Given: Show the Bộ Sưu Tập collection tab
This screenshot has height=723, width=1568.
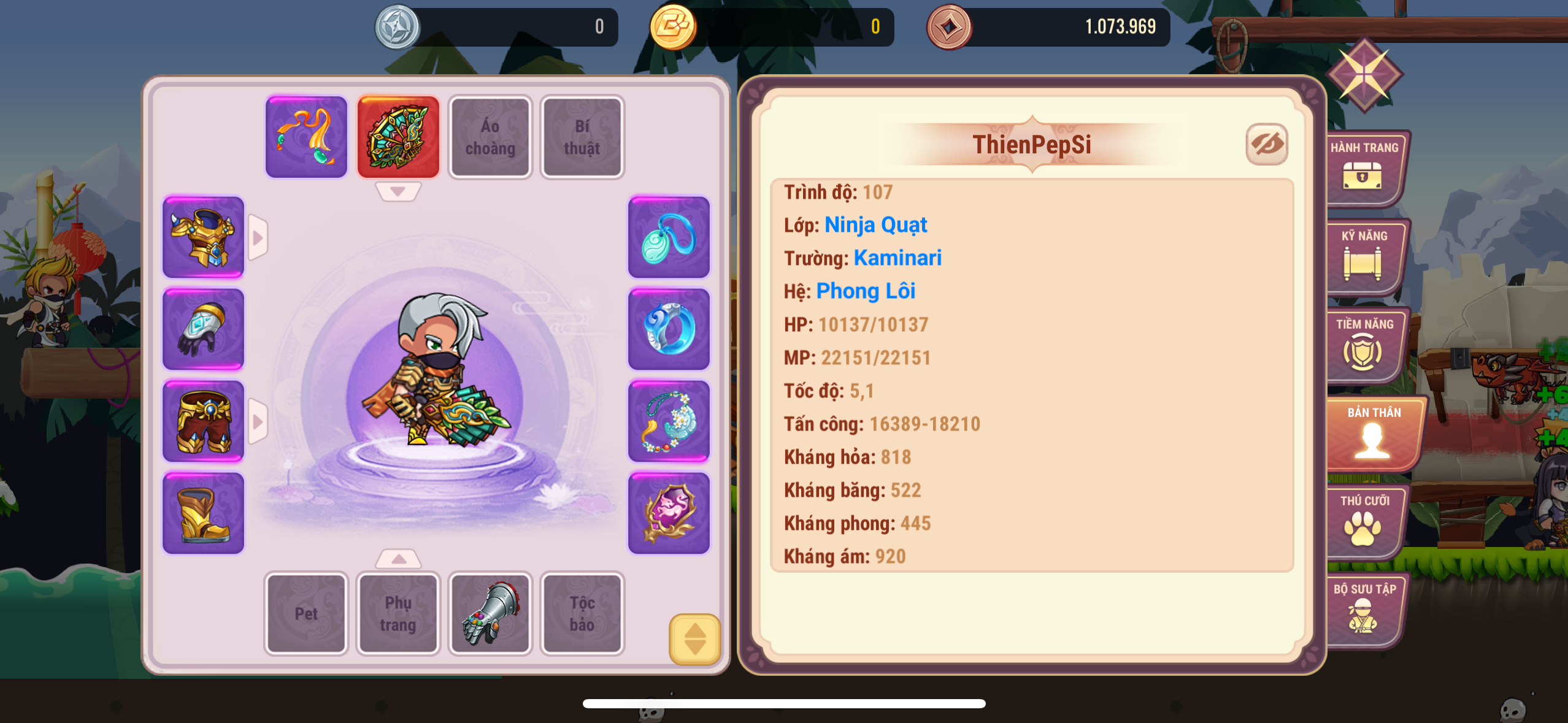Looking at the screenshot, I should click(1363, 609).
